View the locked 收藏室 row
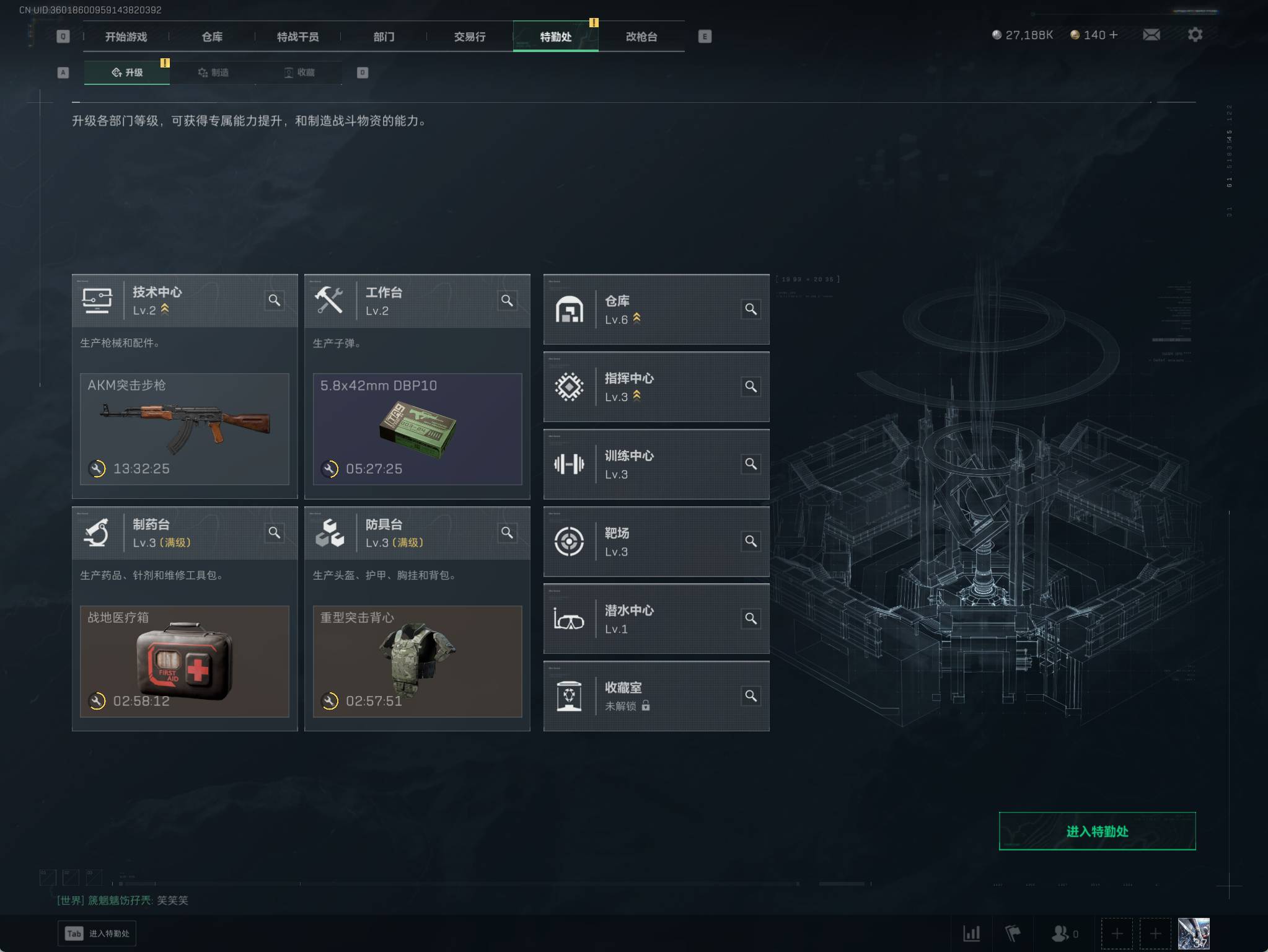Viewport: 1268px width, 952px height. 656,696
